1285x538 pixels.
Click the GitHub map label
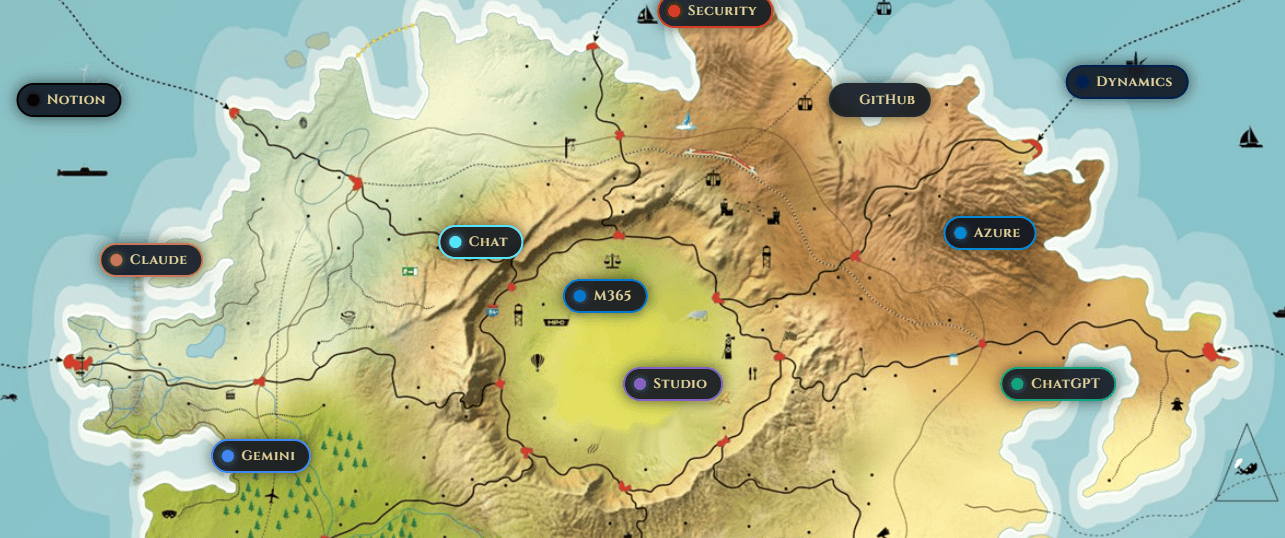(x=880, y=100)
